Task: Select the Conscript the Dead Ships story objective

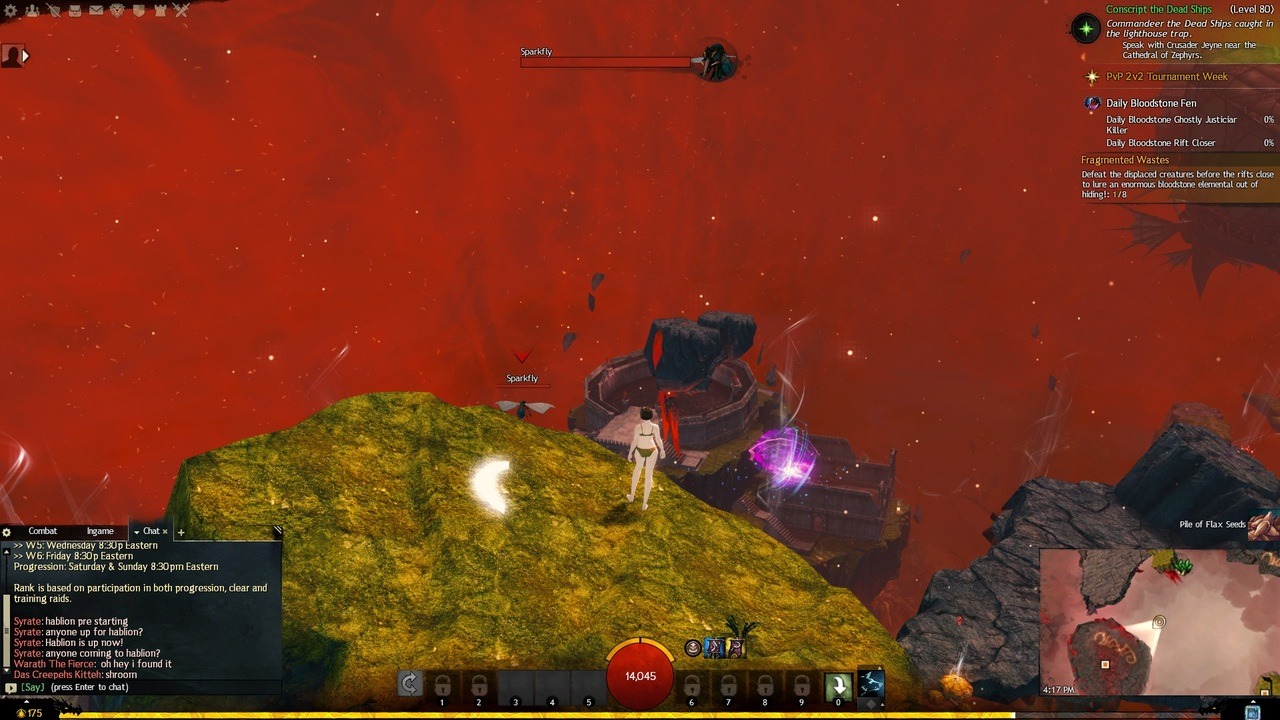Action: (x=1158, y=10)
